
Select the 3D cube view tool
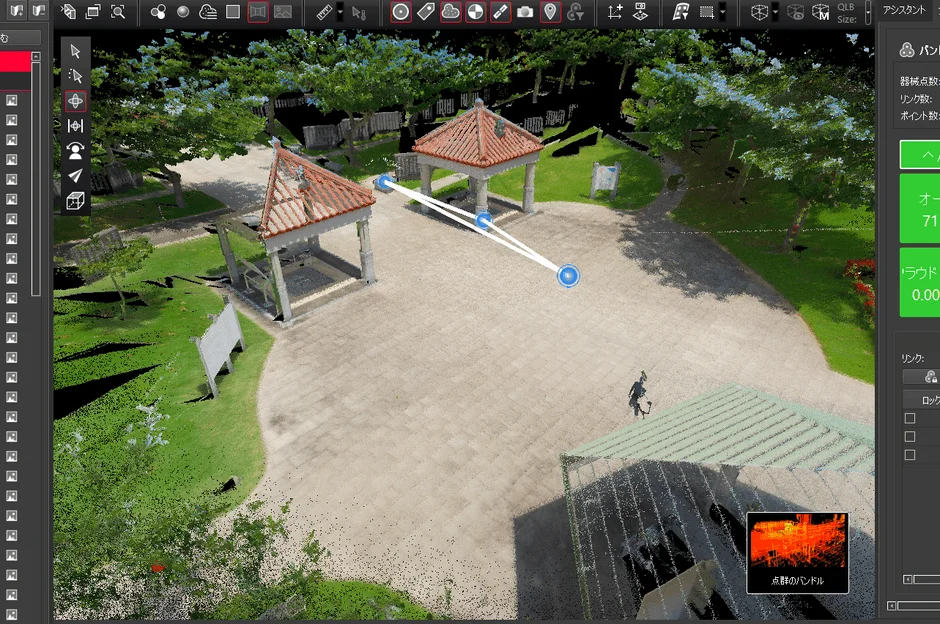tap(75, 201)
